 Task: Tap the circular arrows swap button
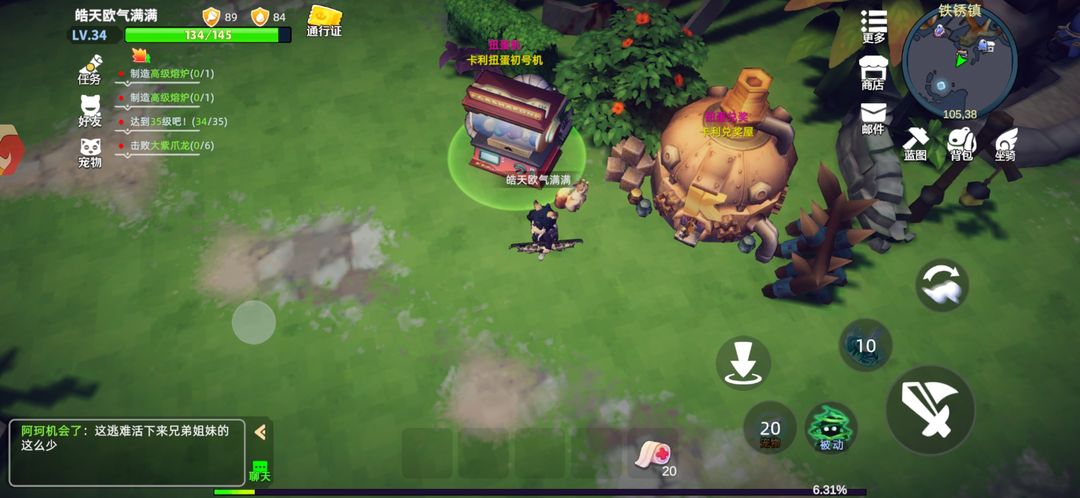coord(942,285)
